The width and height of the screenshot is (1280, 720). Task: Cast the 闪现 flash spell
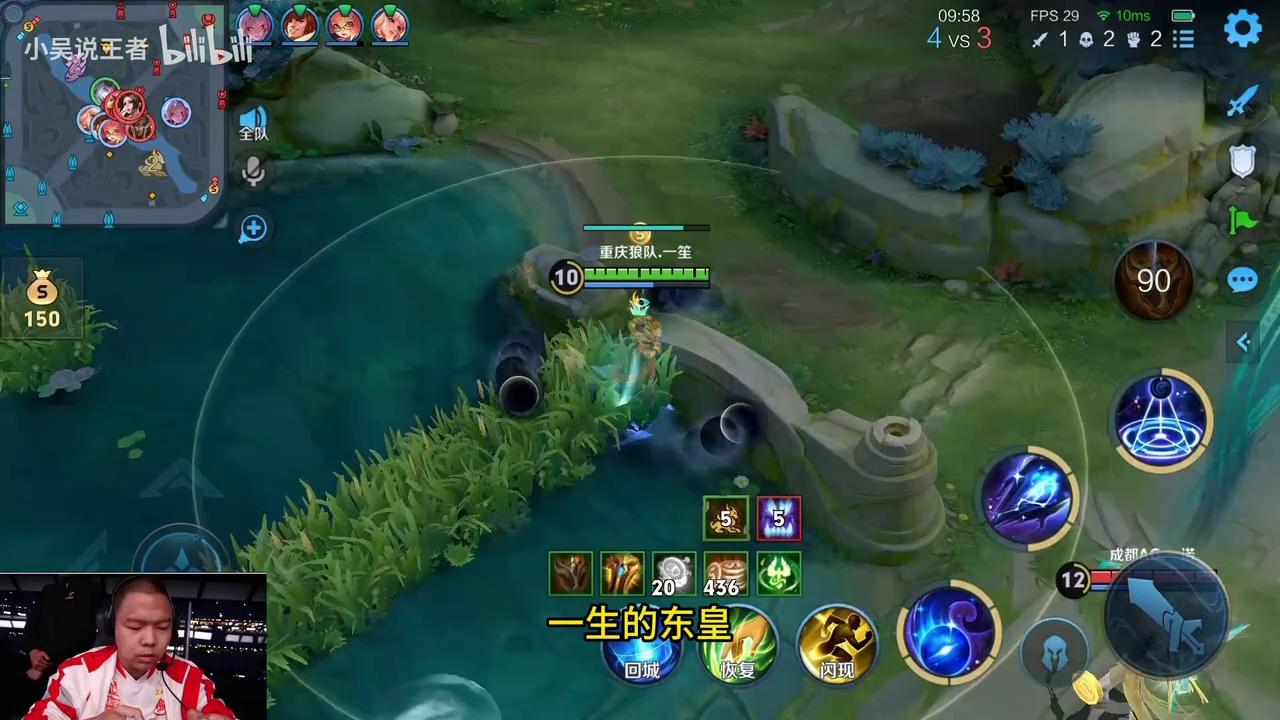[x=838, y=645]
